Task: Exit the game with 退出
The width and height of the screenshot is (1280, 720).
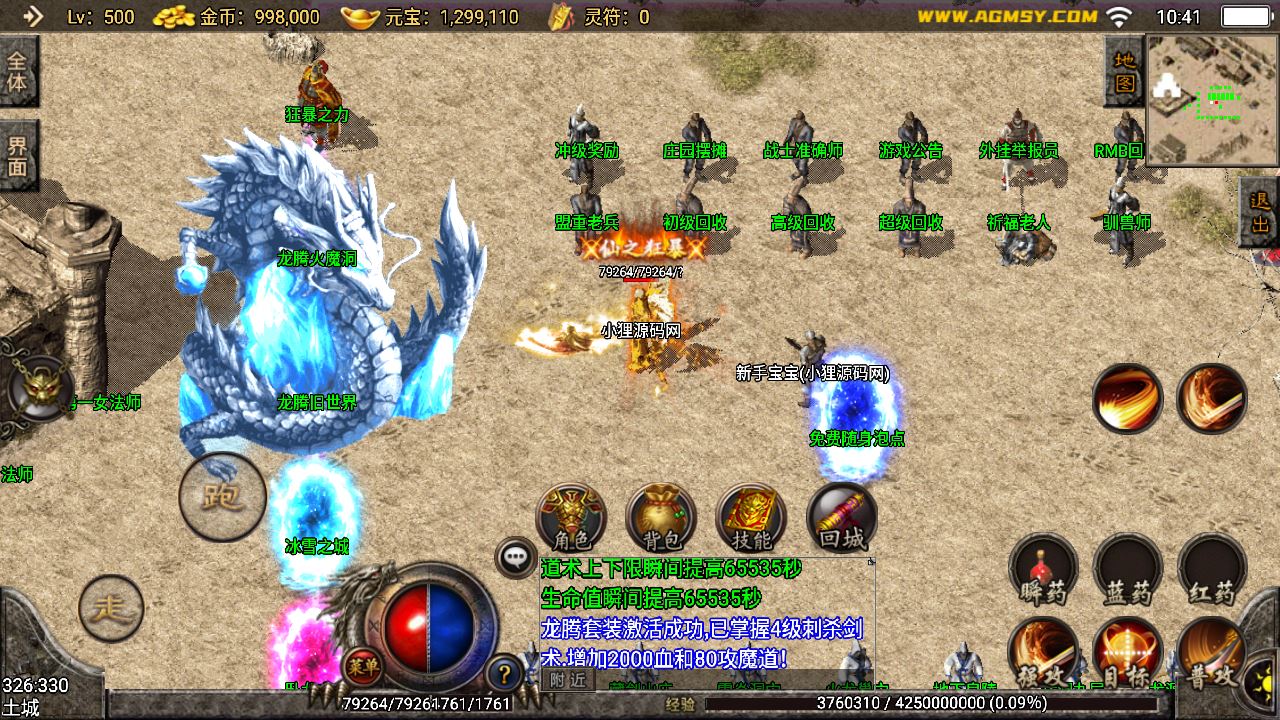Action: point(1260,212)
